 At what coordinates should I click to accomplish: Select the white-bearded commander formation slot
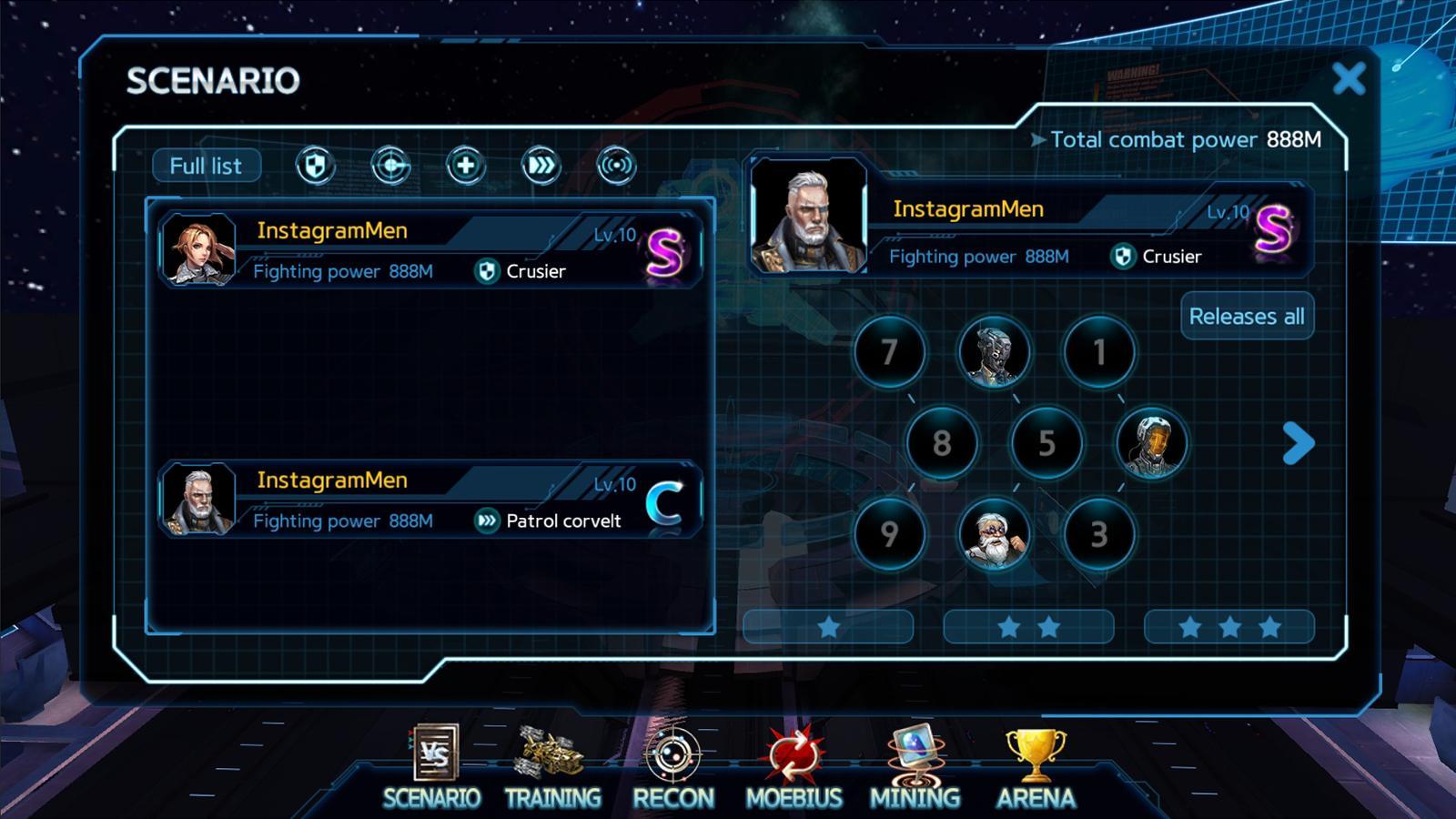pyautogui.click(x=994, y=534)
